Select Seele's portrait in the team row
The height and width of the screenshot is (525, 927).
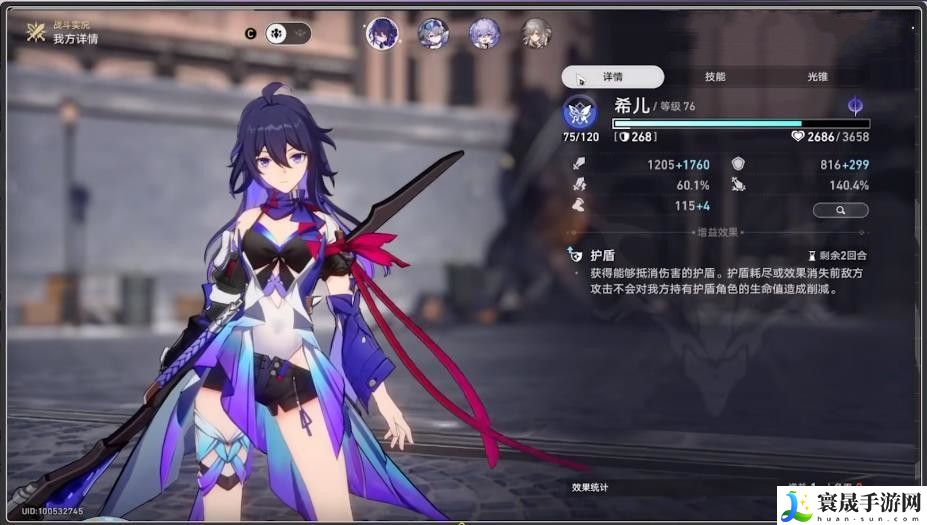click(381, 33)
